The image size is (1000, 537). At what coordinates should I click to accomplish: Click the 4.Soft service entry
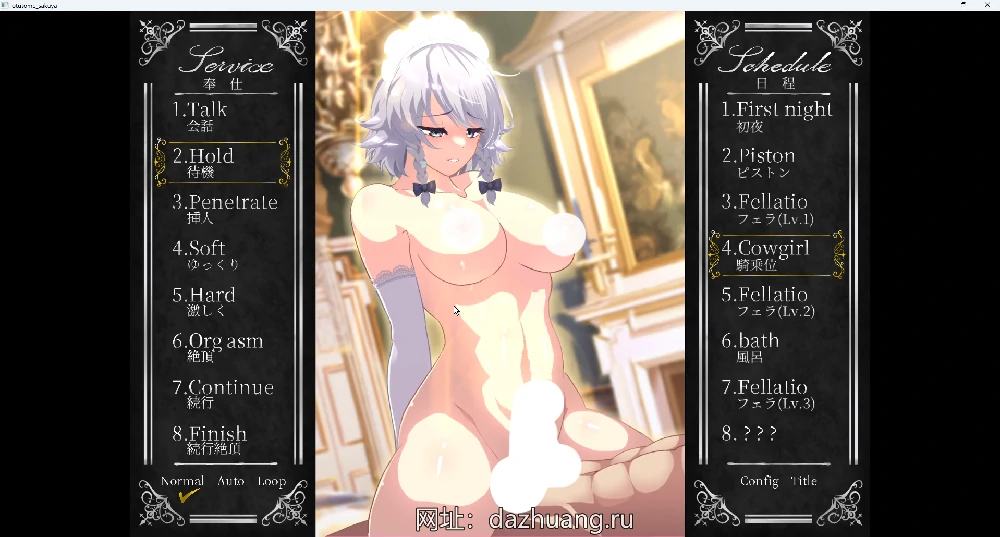tap(200, 254)
